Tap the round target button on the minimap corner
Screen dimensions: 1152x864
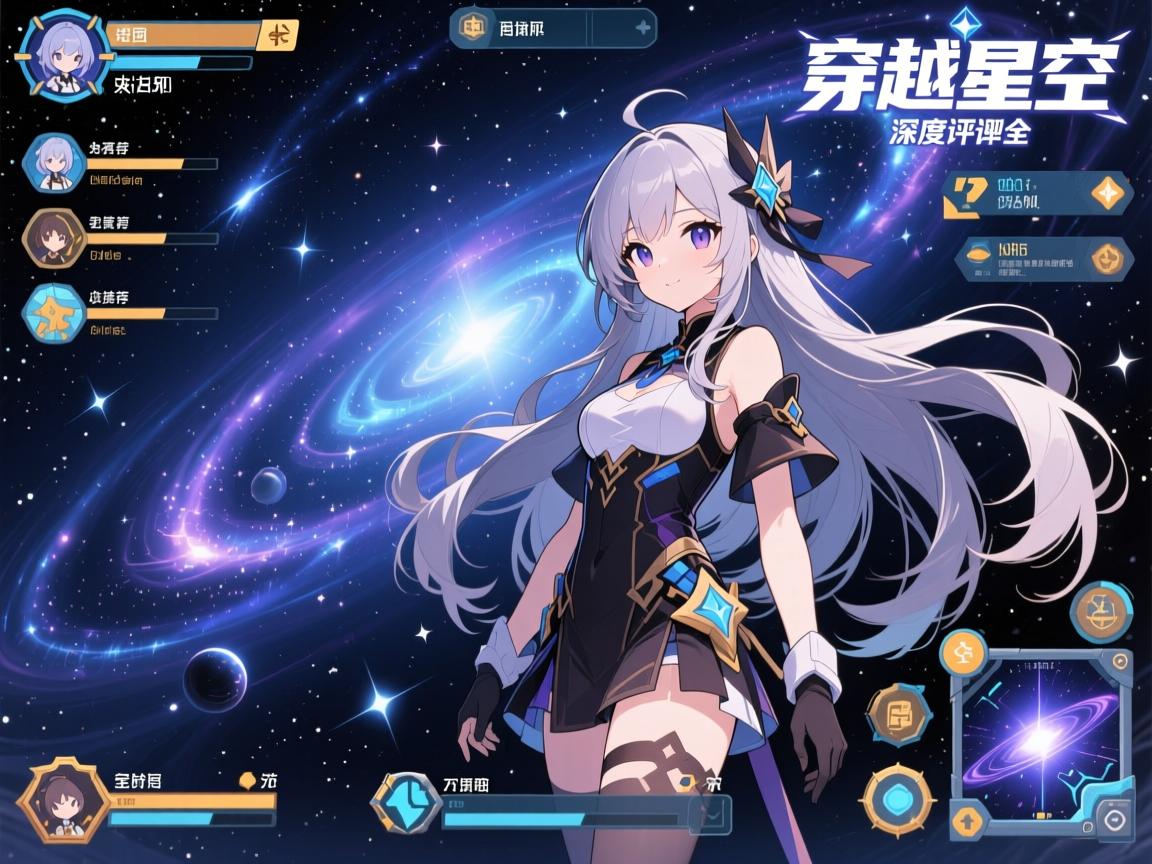pyautogui.click(x=1113, y=818)
